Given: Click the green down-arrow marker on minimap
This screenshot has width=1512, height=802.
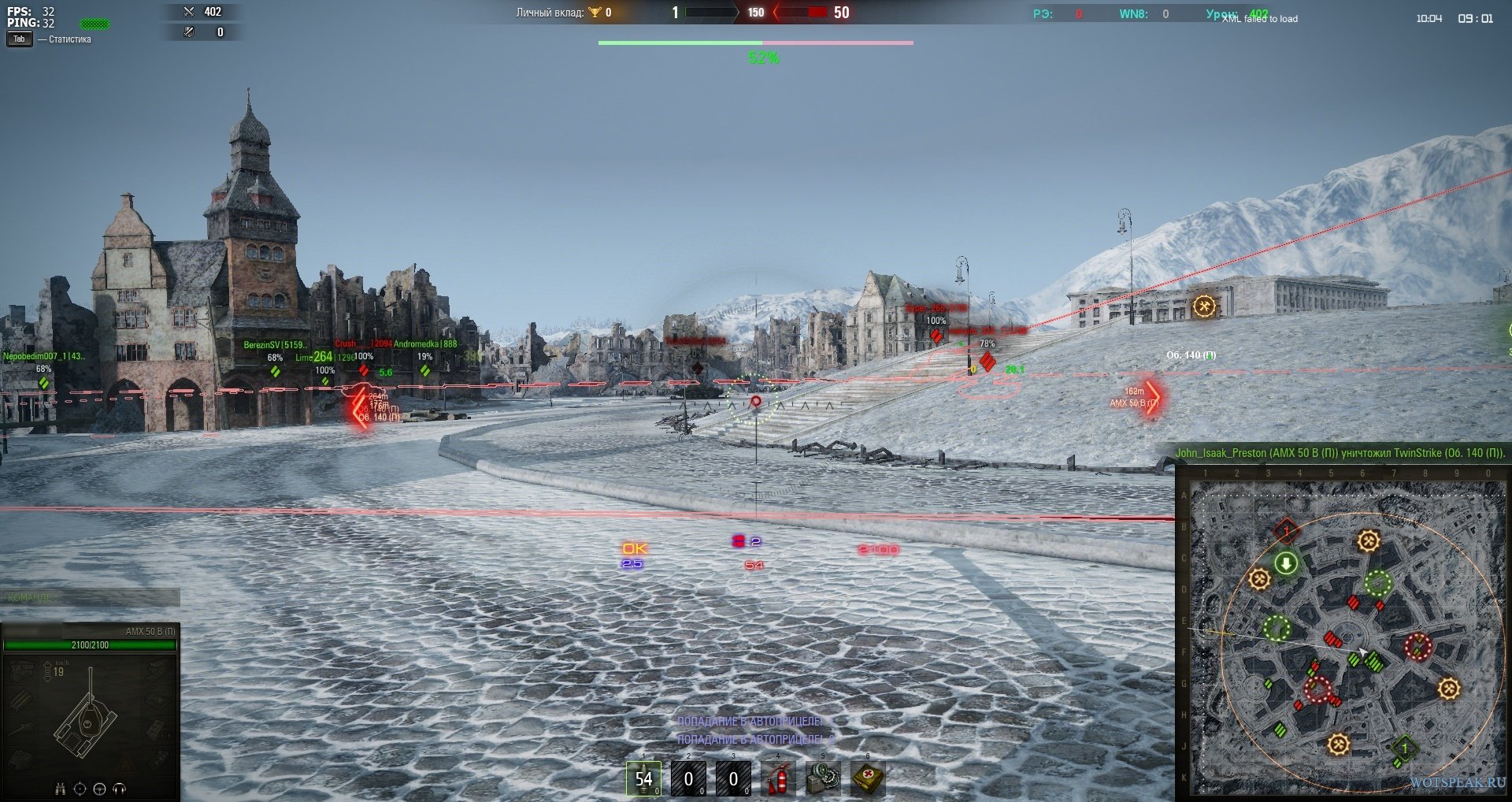Looking at the screenshot, I should 1286,563.
